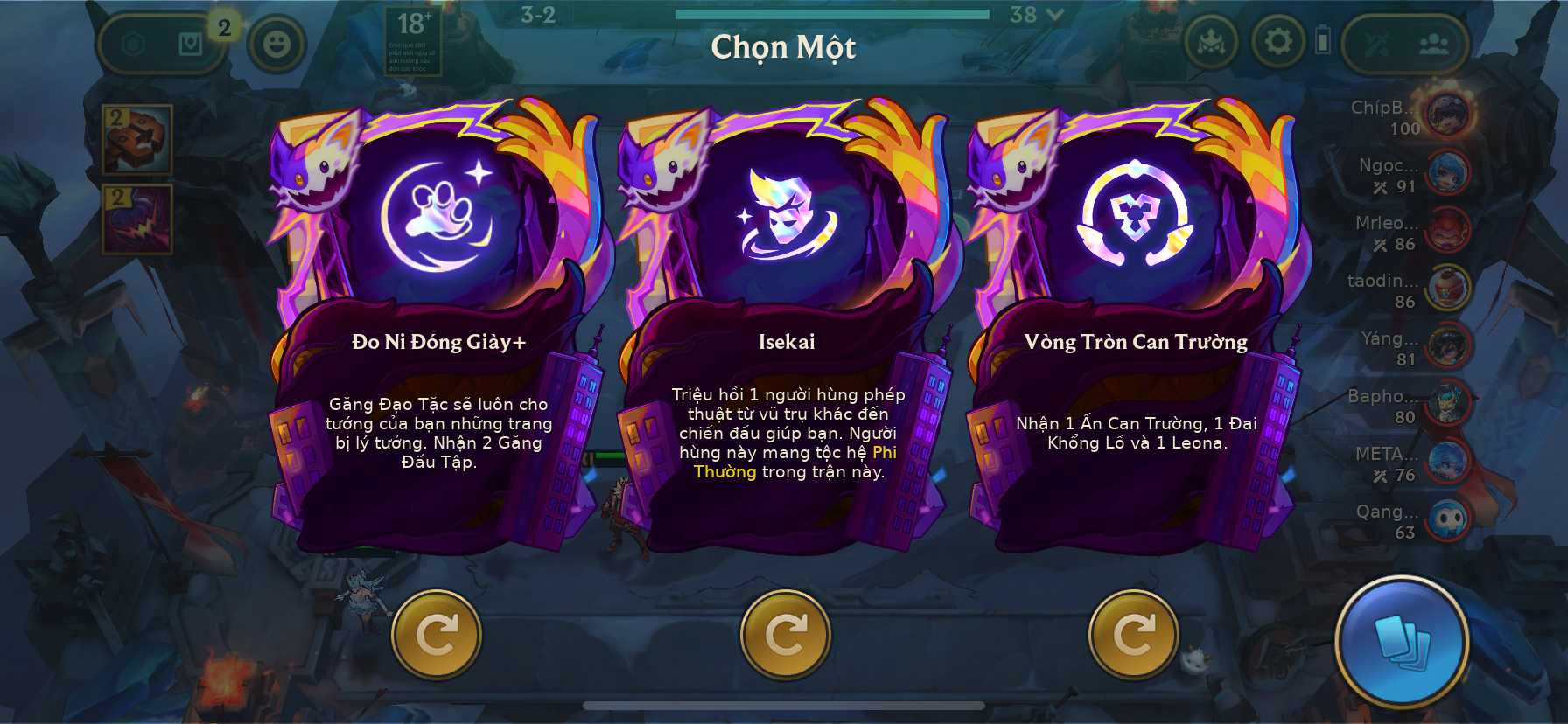
Task: Open the smiley emote button
Action: coord(276,43)
